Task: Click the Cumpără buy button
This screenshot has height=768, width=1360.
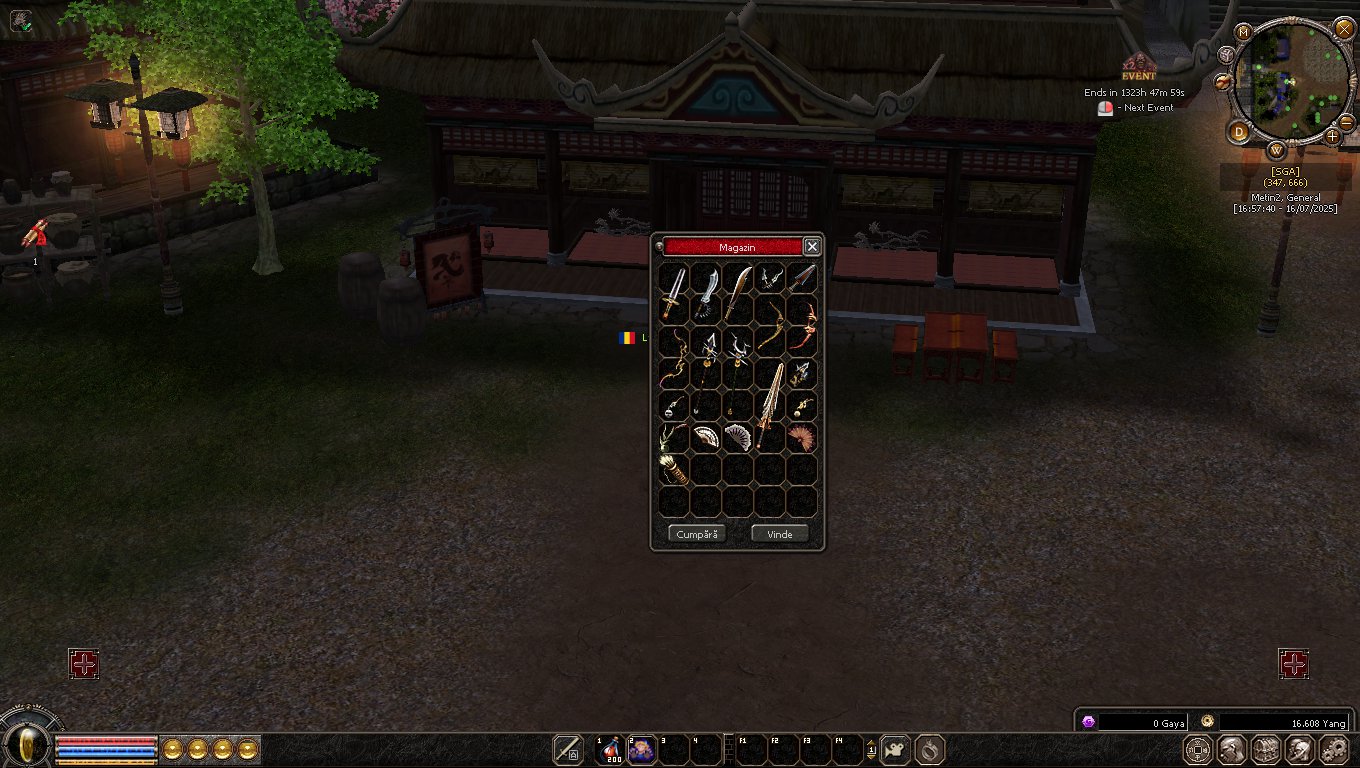Action: click(x=697, y=534)
